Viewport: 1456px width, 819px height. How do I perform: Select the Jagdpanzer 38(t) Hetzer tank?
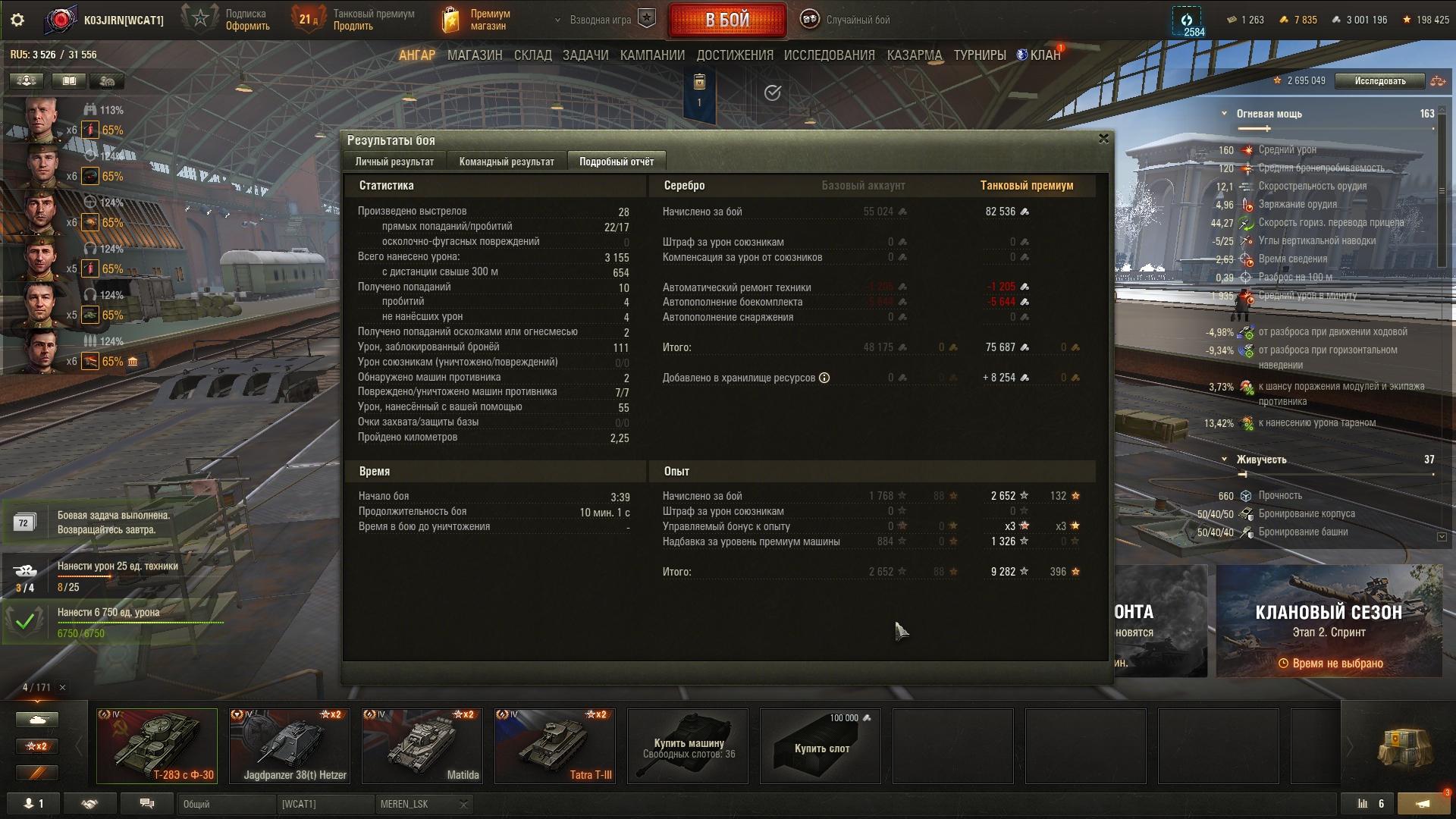(x=290, y=745)
